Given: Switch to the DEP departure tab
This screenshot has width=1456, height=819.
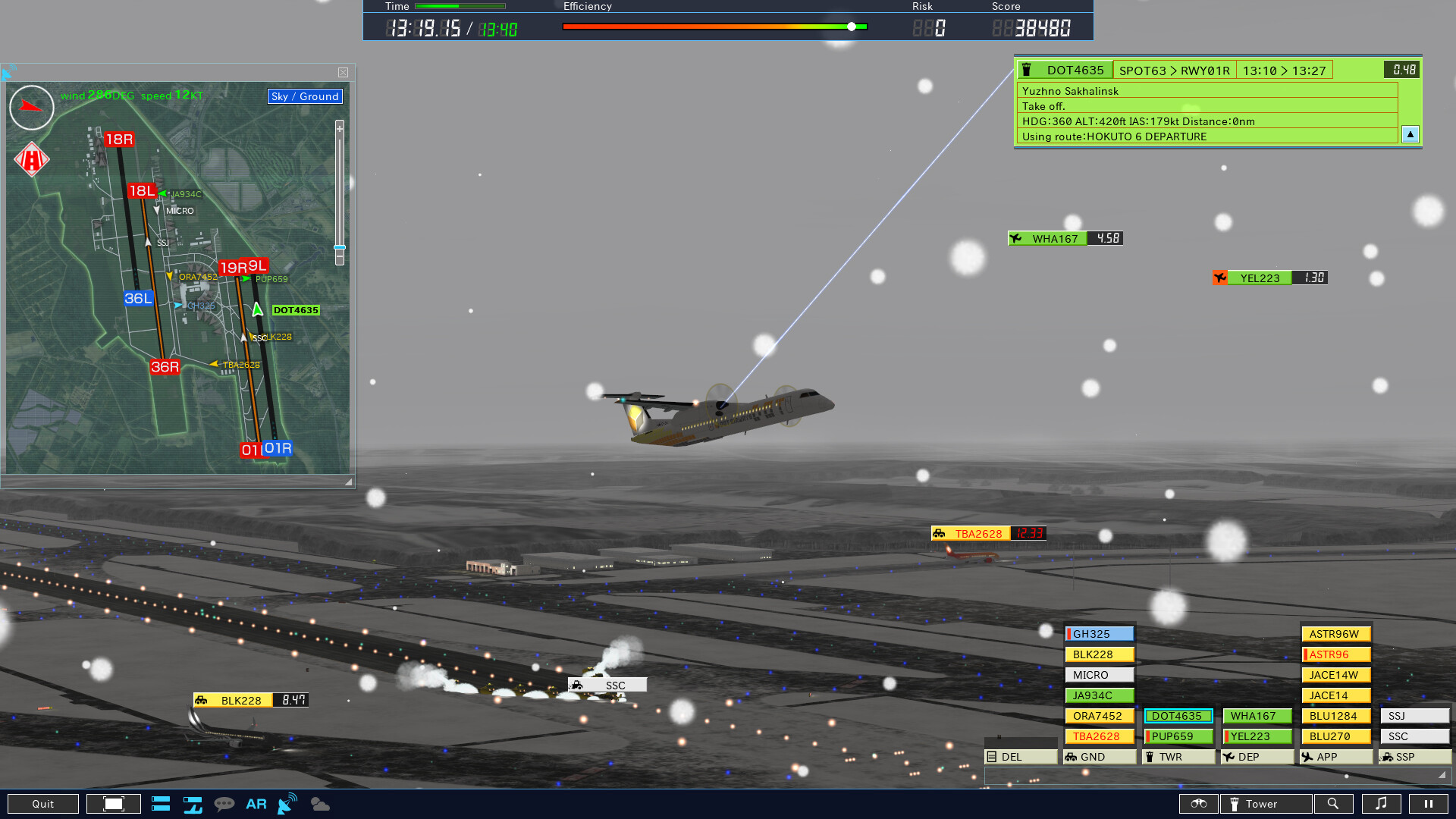Looking at the screenshot, I should (1256, 757).
